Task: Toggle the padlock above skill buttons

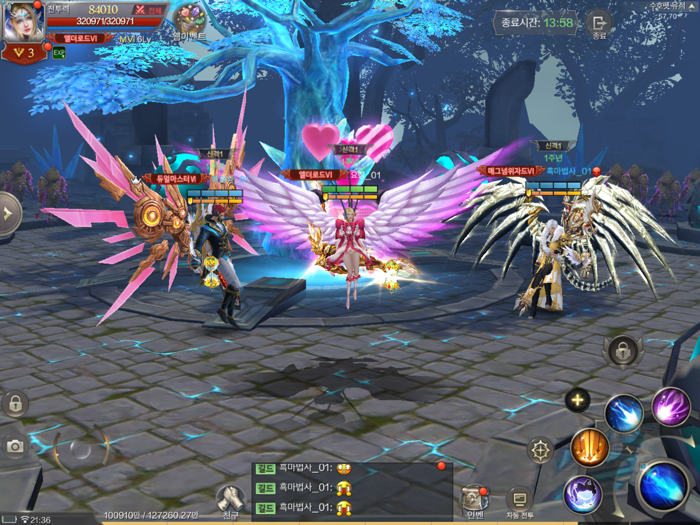Action: (622, 351)
